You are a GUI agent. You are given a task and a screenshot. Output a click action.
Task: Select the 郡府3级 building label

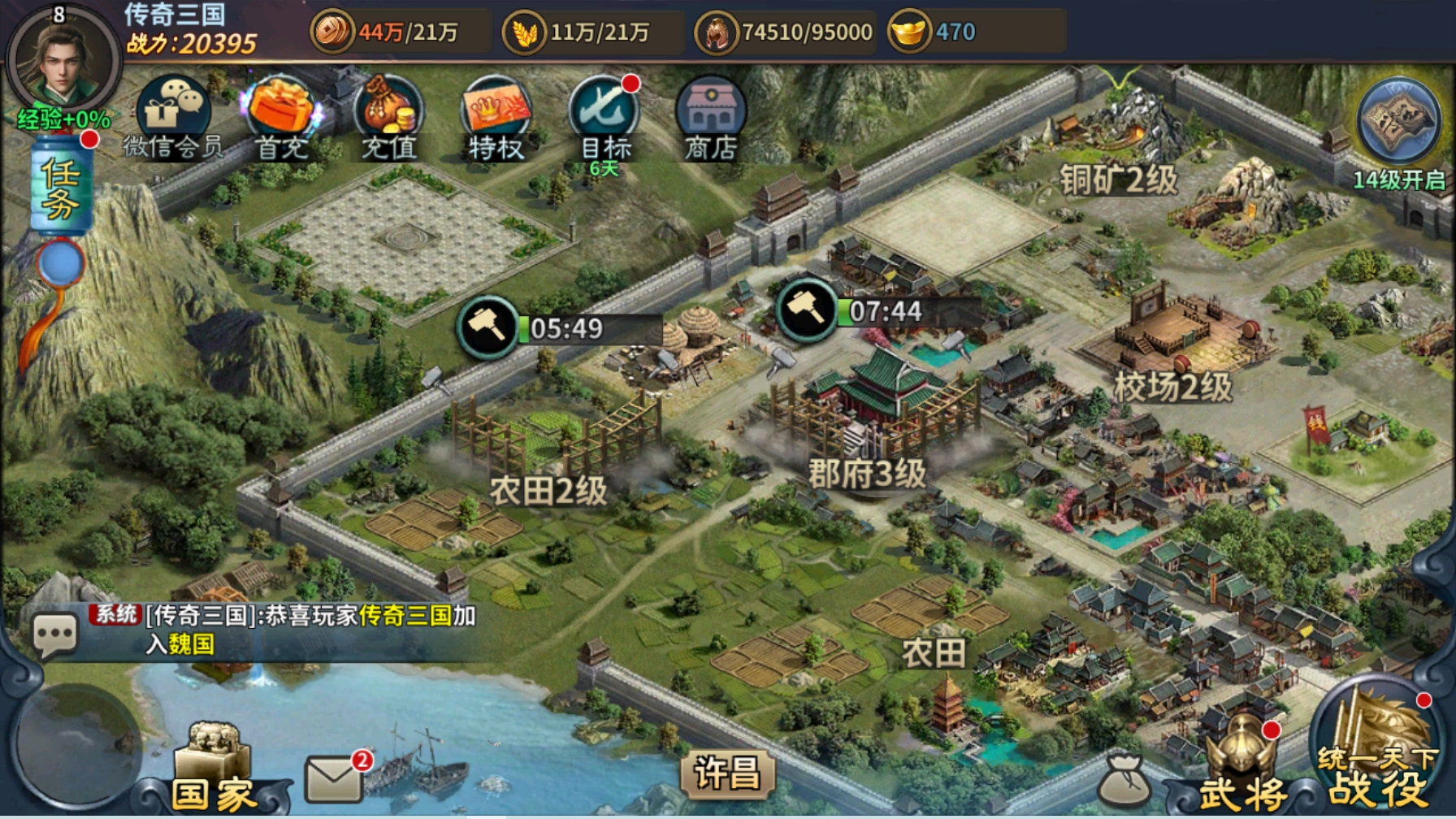coord(867,473)
